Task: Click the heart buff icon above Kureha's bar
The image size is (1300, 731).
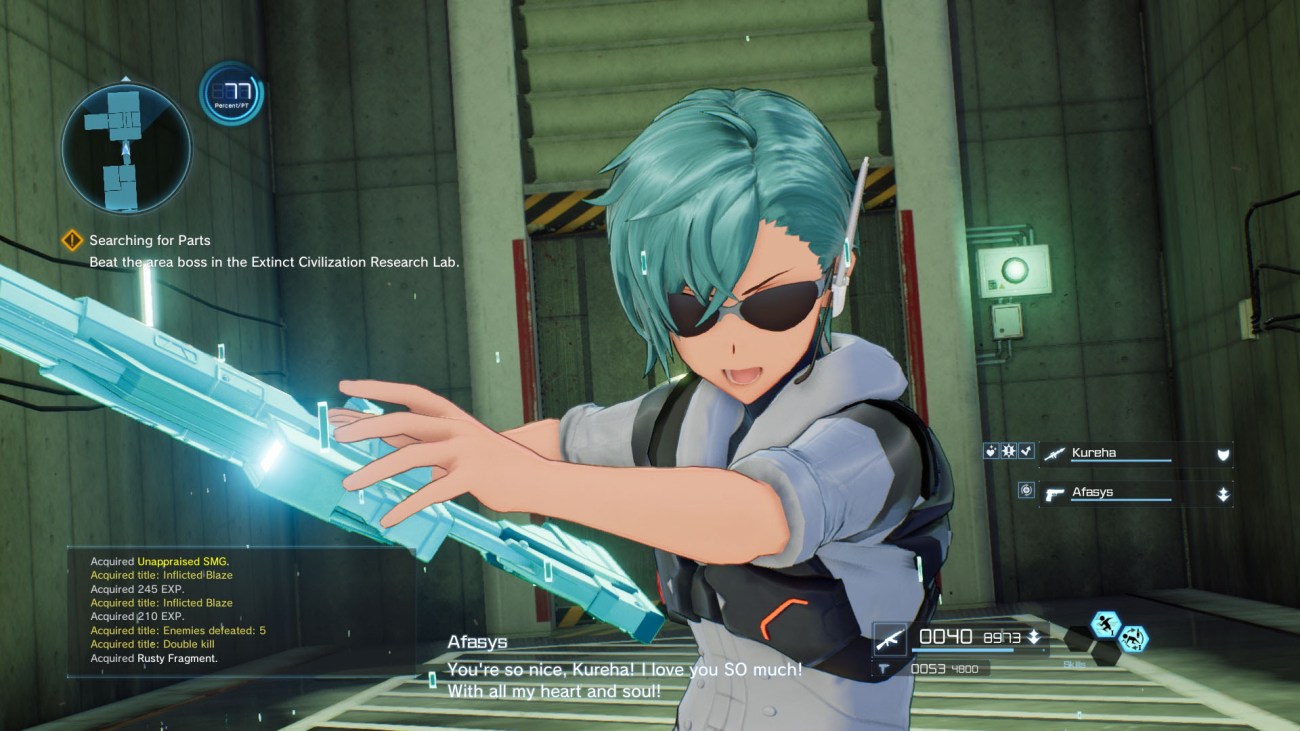Action: [x=992, y=452]
